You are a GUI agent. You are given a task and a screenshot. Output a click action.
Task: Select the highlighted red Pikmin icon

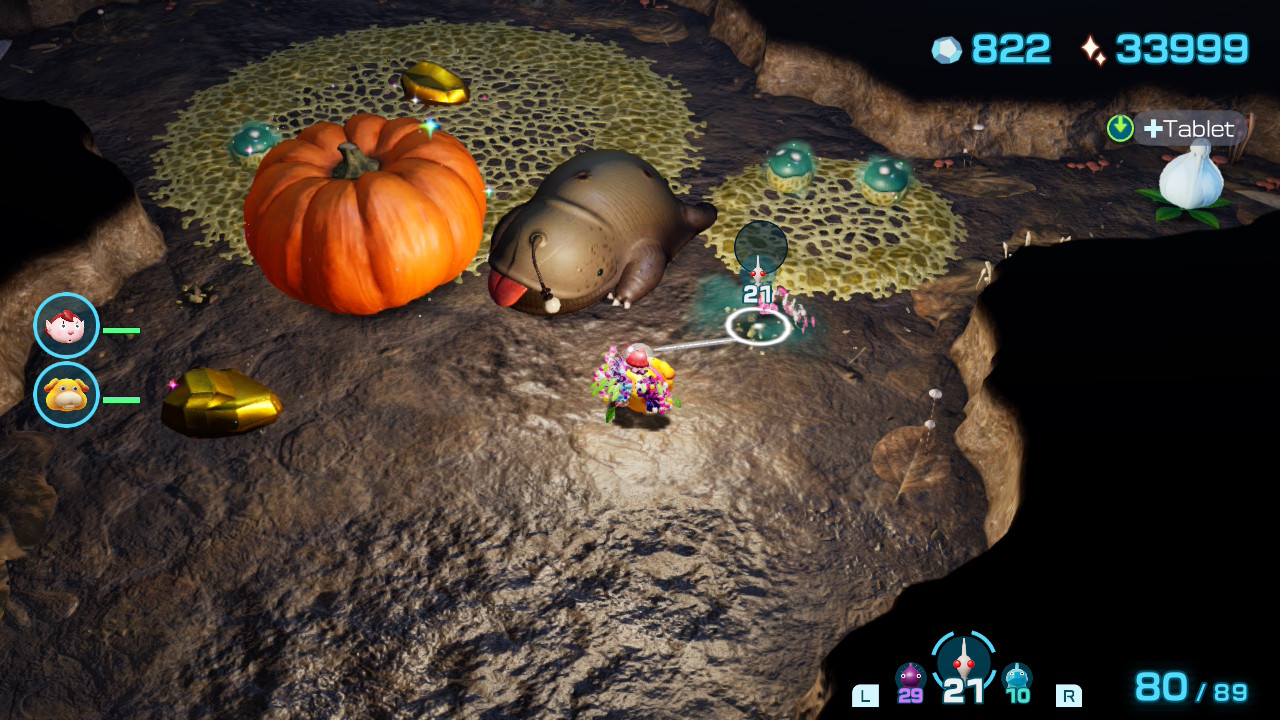(964, 660)
